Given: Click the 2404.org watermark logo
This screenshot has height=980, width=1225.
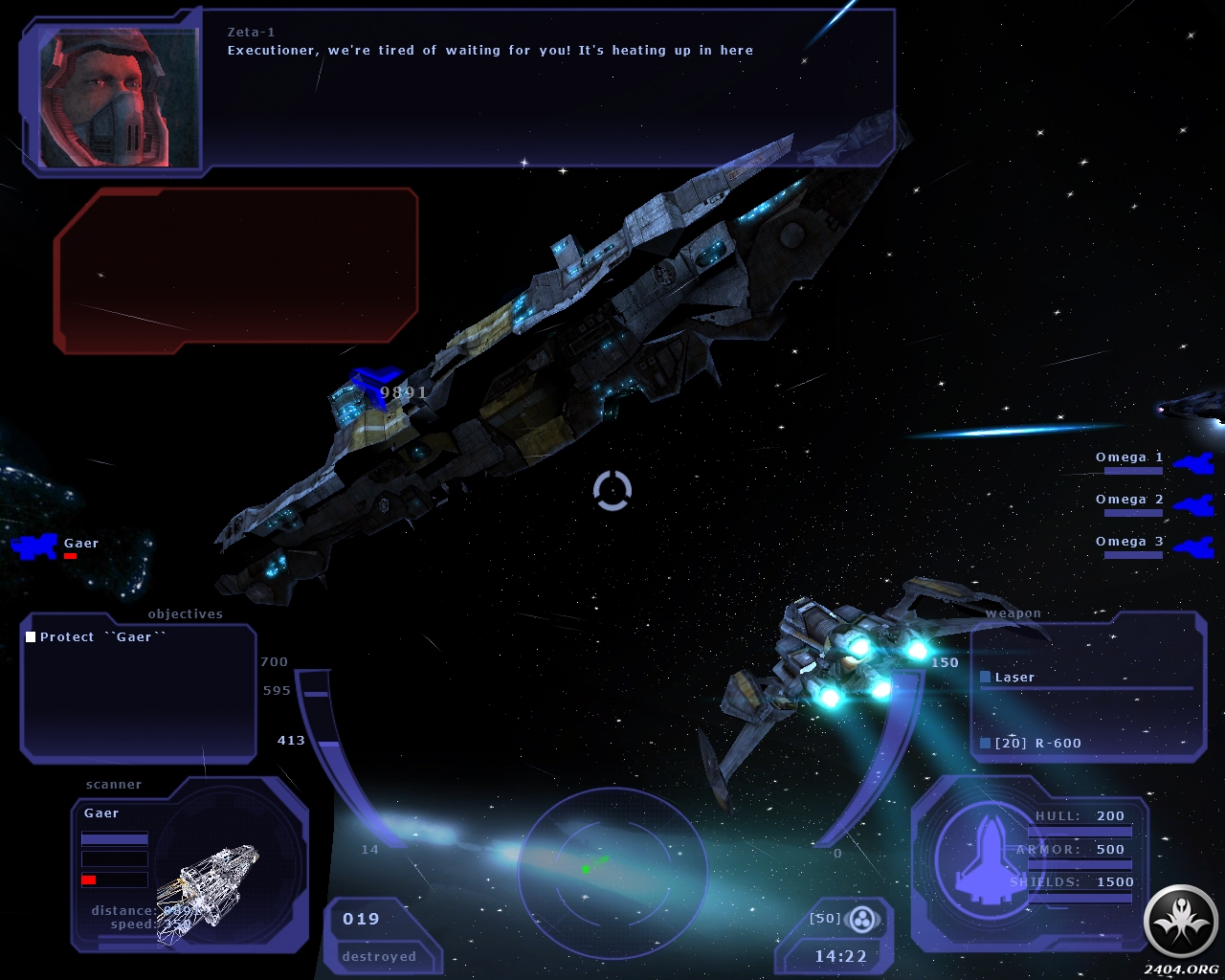Looking at the screenshot, I should coord(1180,923).
